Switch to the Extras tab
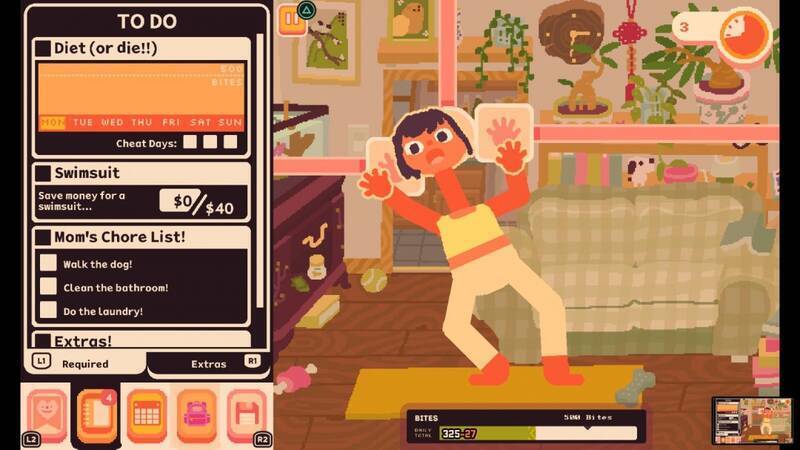The width and height of the screenshot is (800, 450). click(x=209, y=364)
